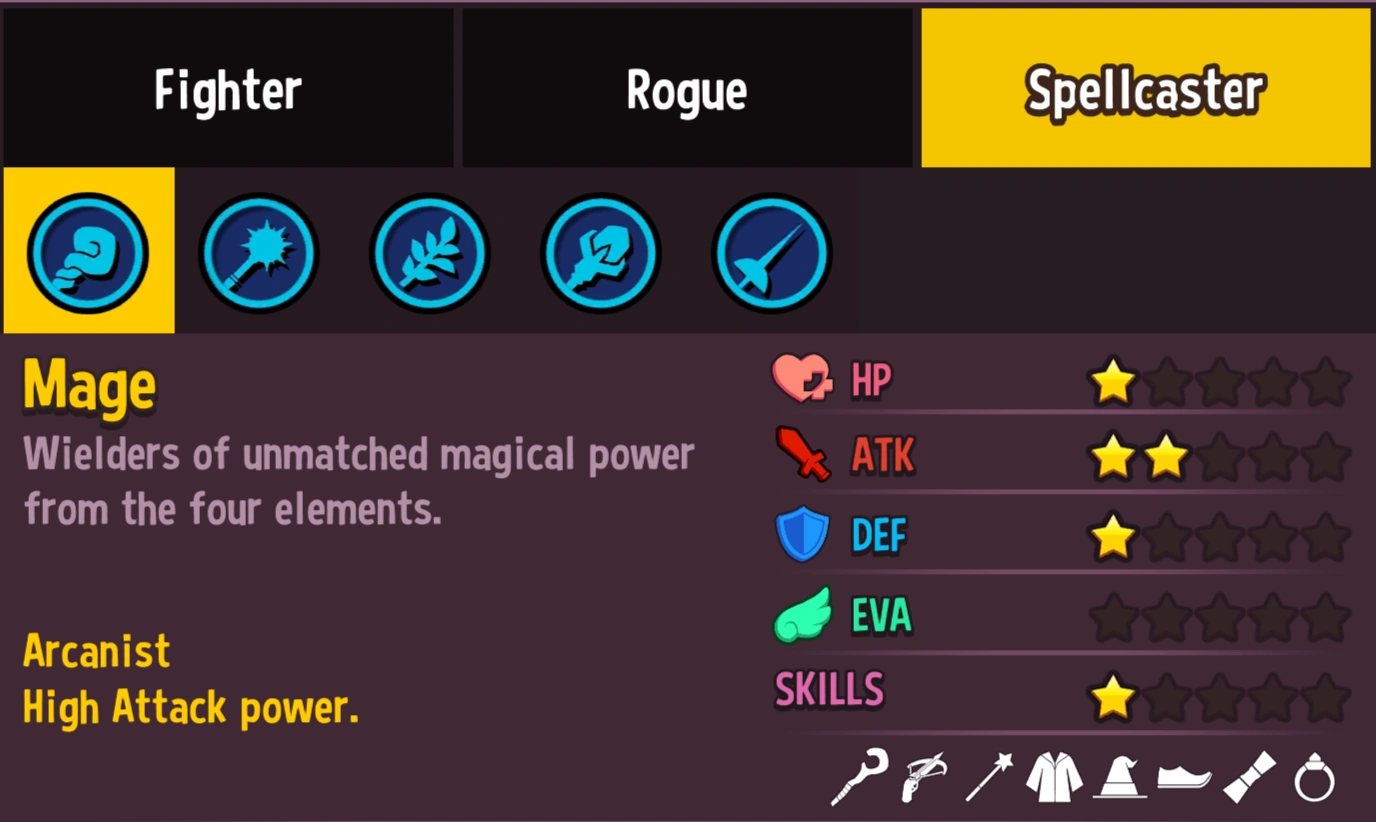Switch to the Rogue tab
This screenshot has height=822, width=1376.
687,88
